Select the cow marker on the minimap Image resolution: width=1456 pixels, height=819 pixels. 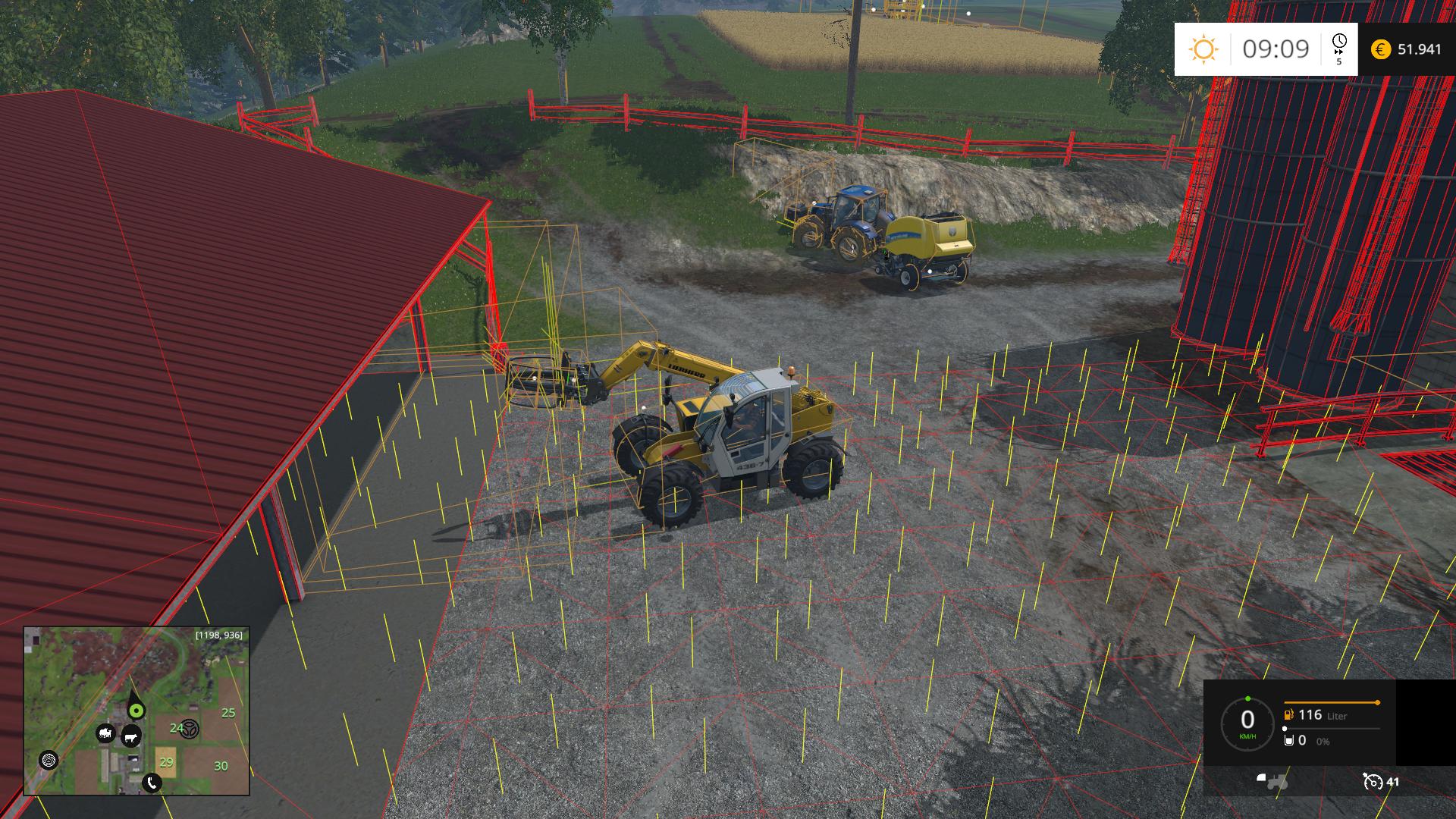point(131,736)
